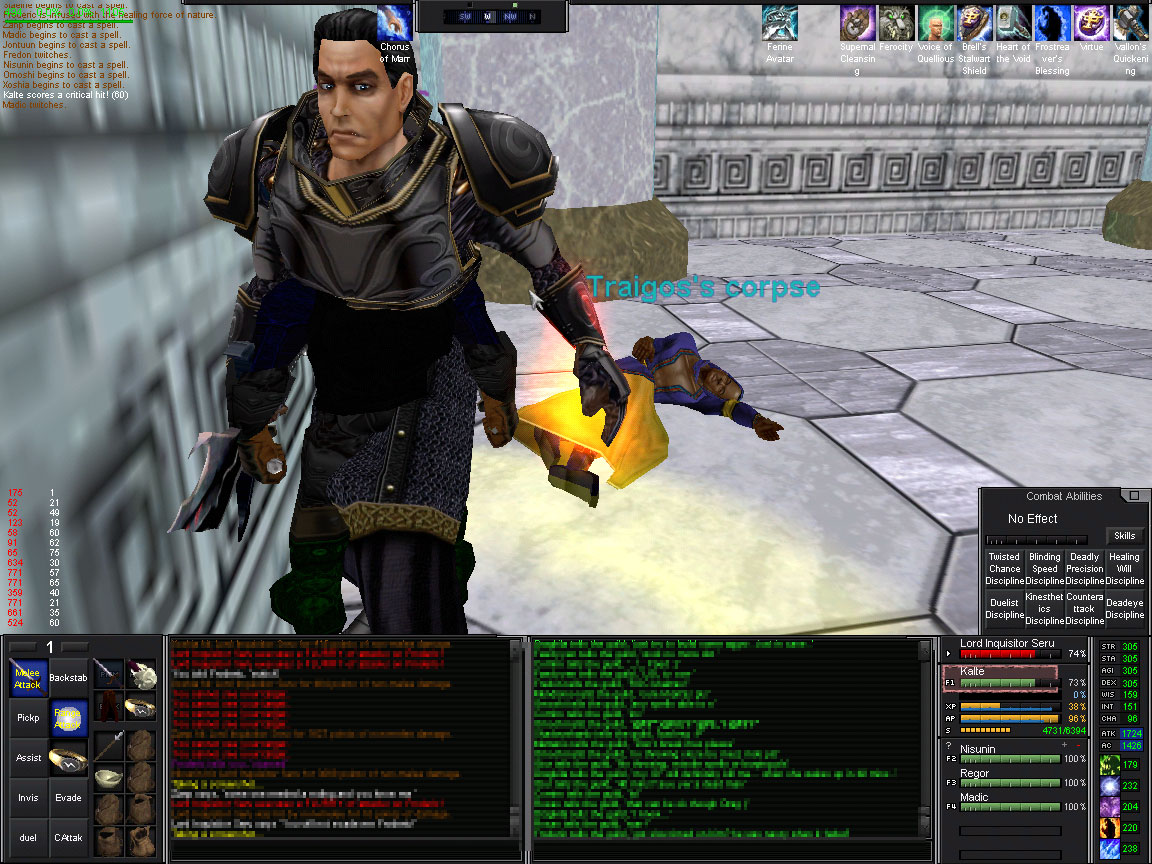Screen dimensions: 1152x864
Task: Close the Combat Abilities window
Action: 1133,496
